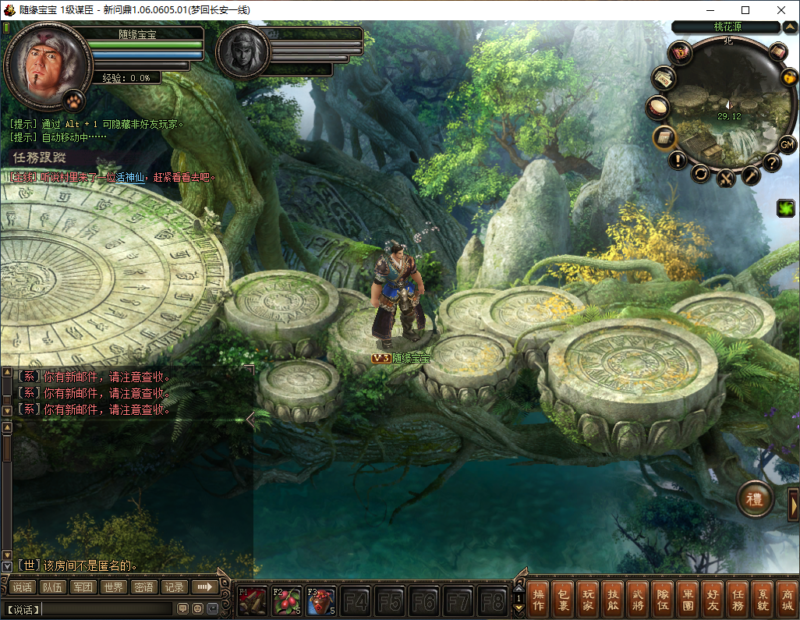Screen dimensions: 800x620
Task: Open the 操作 actions menu button
Action: (x=538, y=598)
